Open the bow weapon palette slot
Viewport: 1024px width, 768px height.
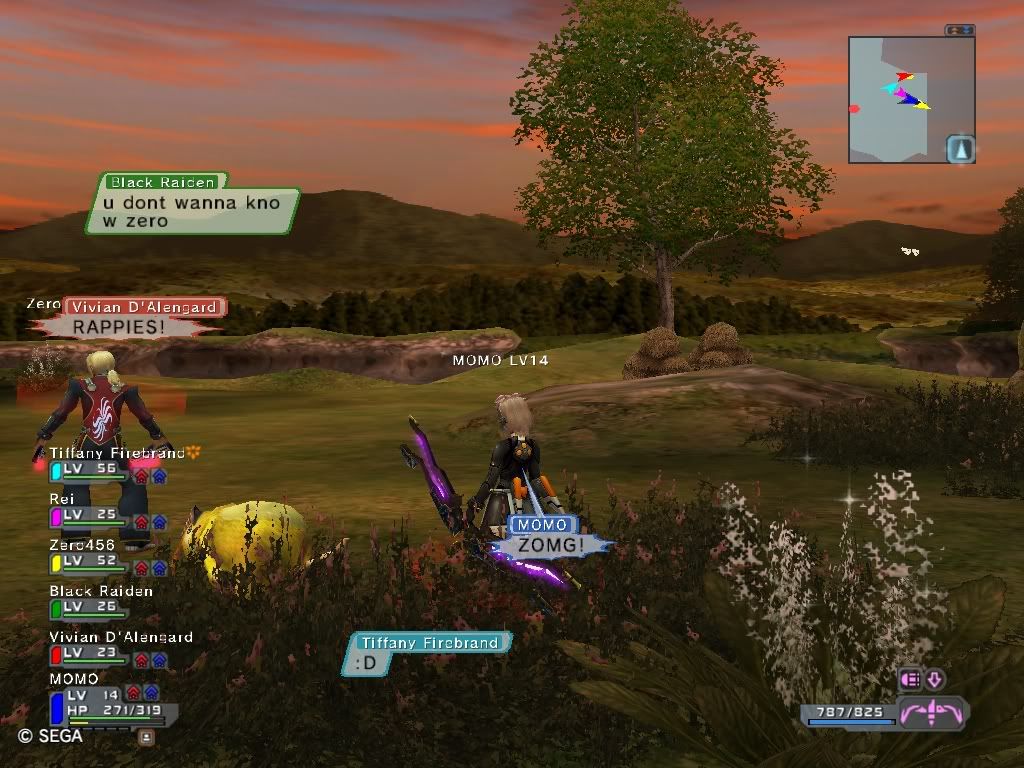(931, 714)
